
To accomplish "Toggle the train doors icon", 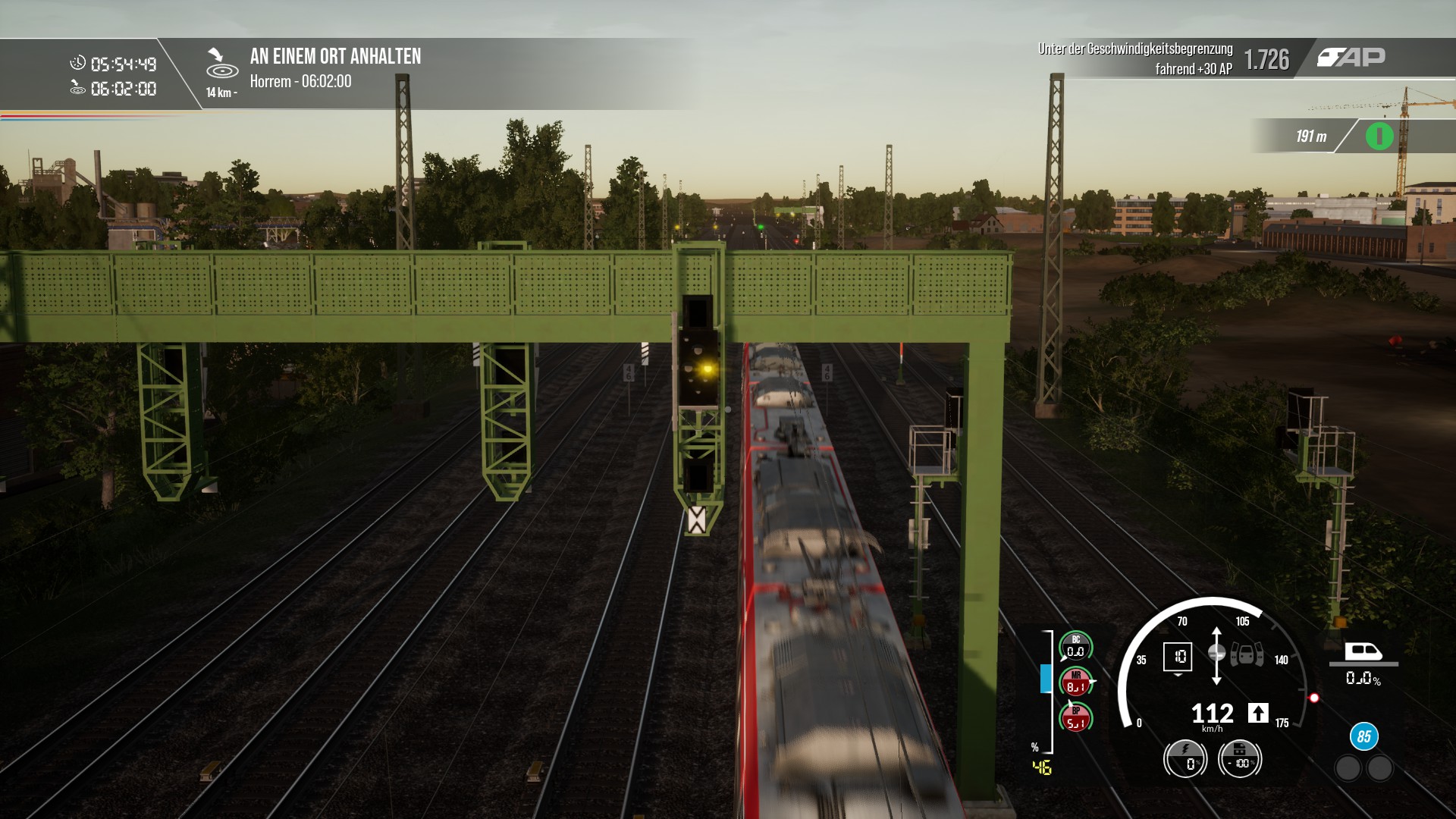I will (x=1247, y=654).
